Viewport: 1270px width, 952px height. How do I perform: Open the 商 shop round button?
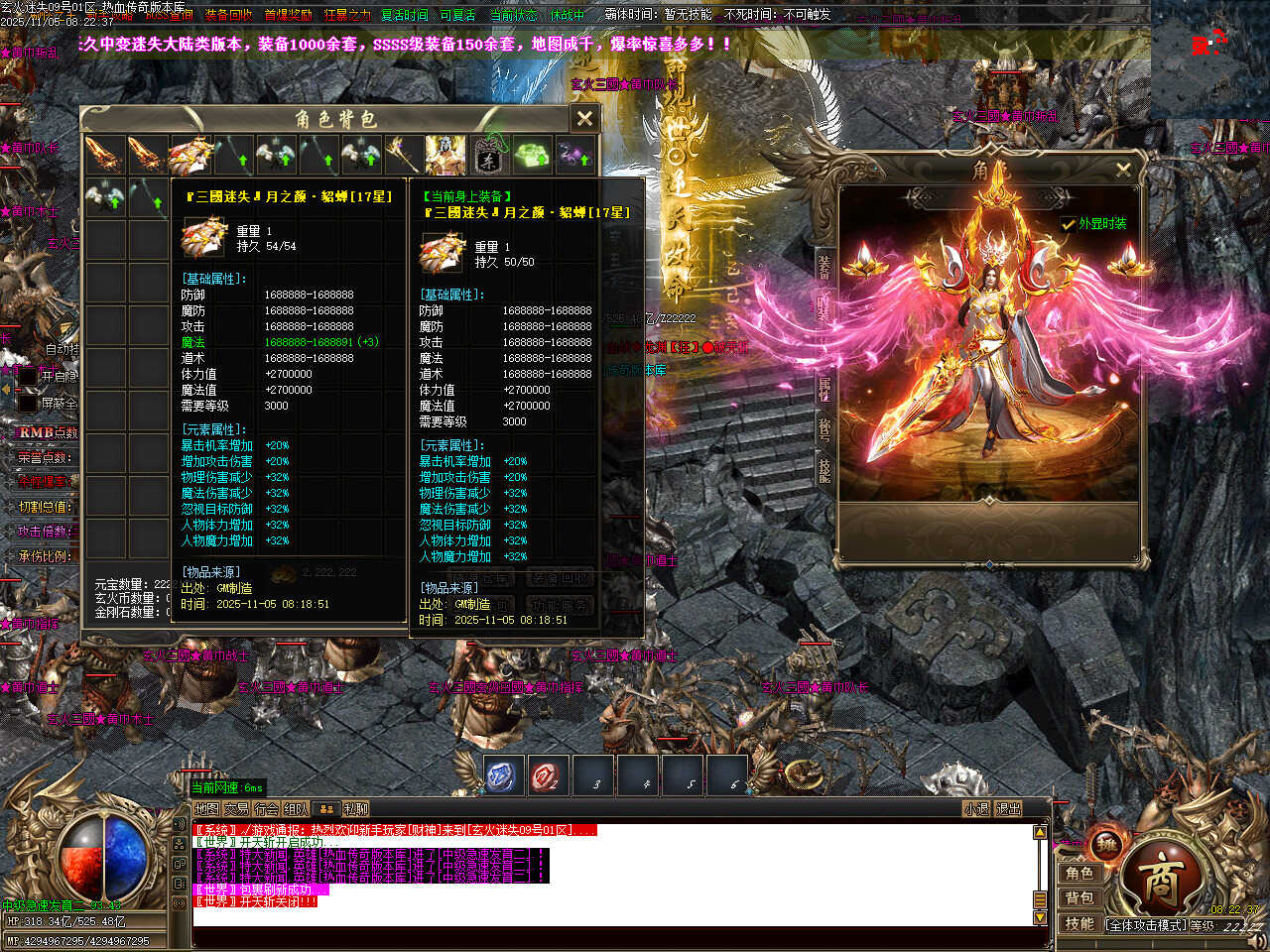coord(1161,880)
